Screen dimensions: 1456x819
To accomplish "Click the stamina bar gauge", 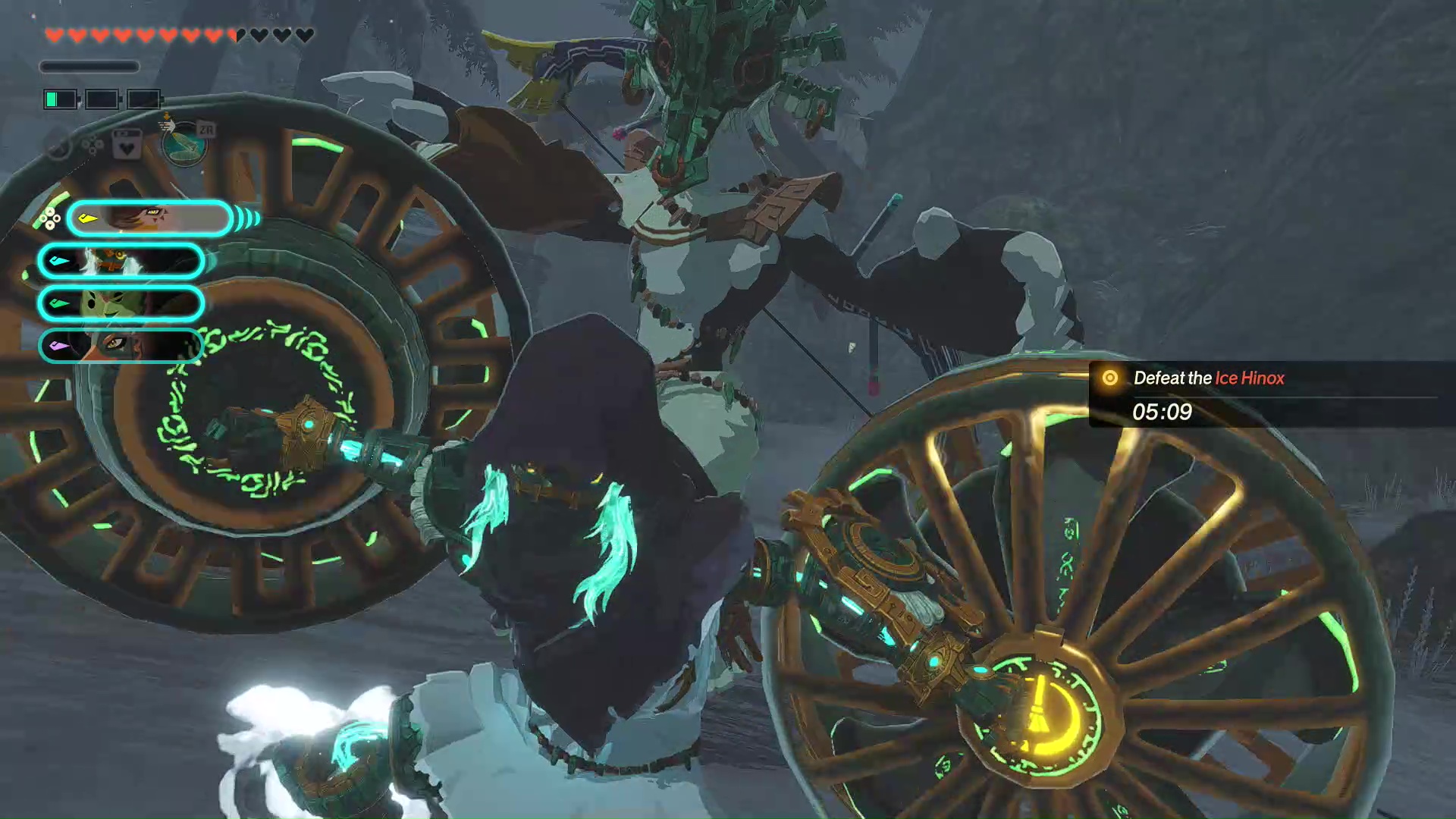I will point(89,67).
